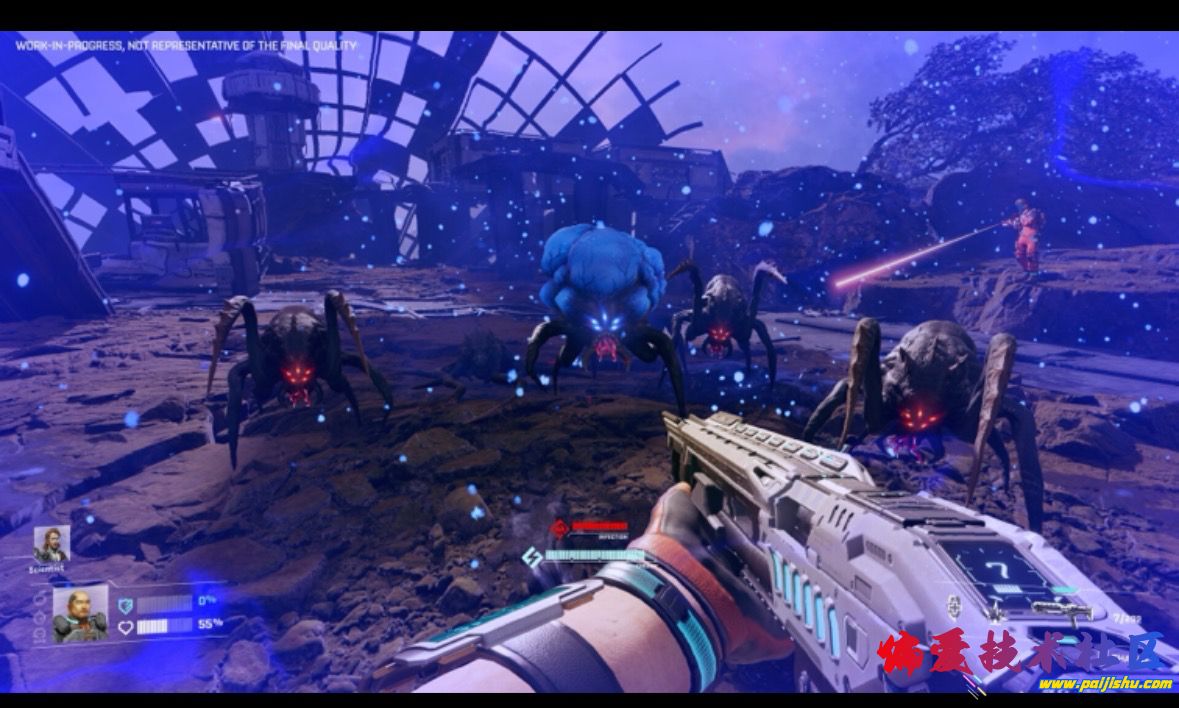Click the white lightning energy icon

tap(532, 557)
